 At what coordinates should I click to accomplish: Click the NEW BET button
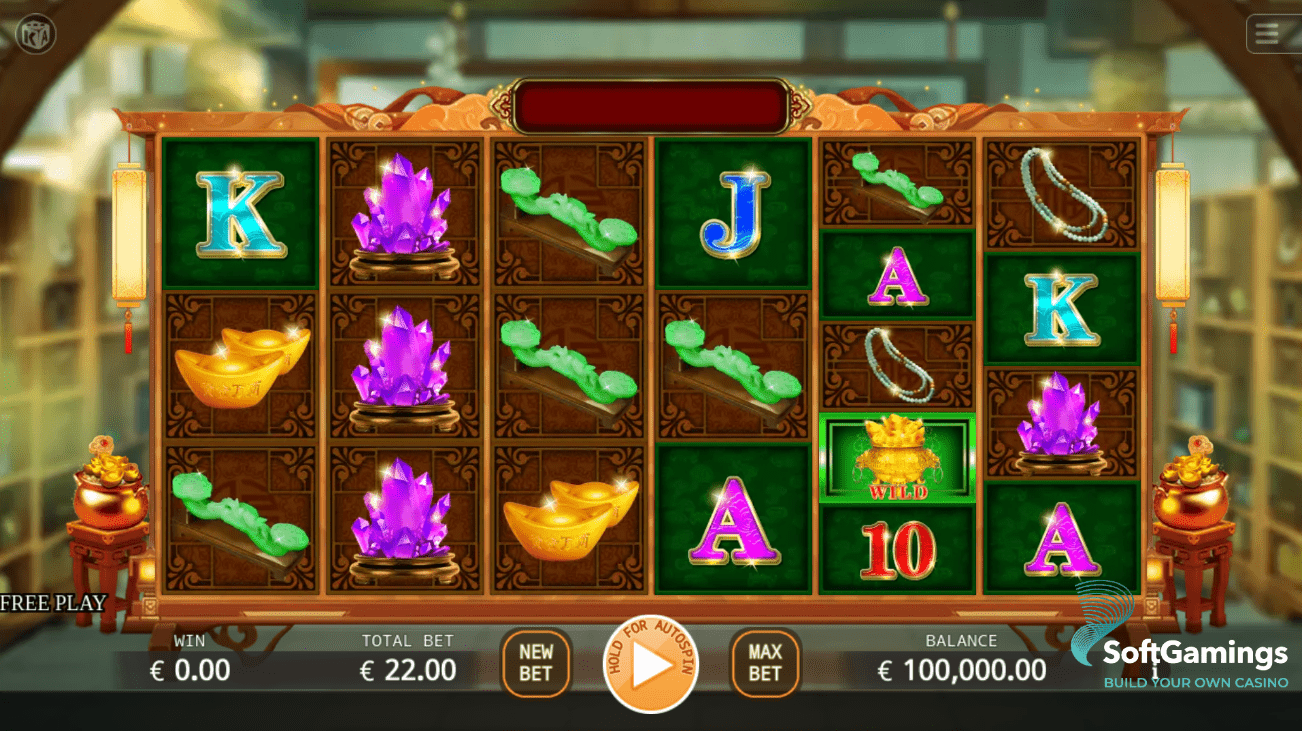coord(535,661)
